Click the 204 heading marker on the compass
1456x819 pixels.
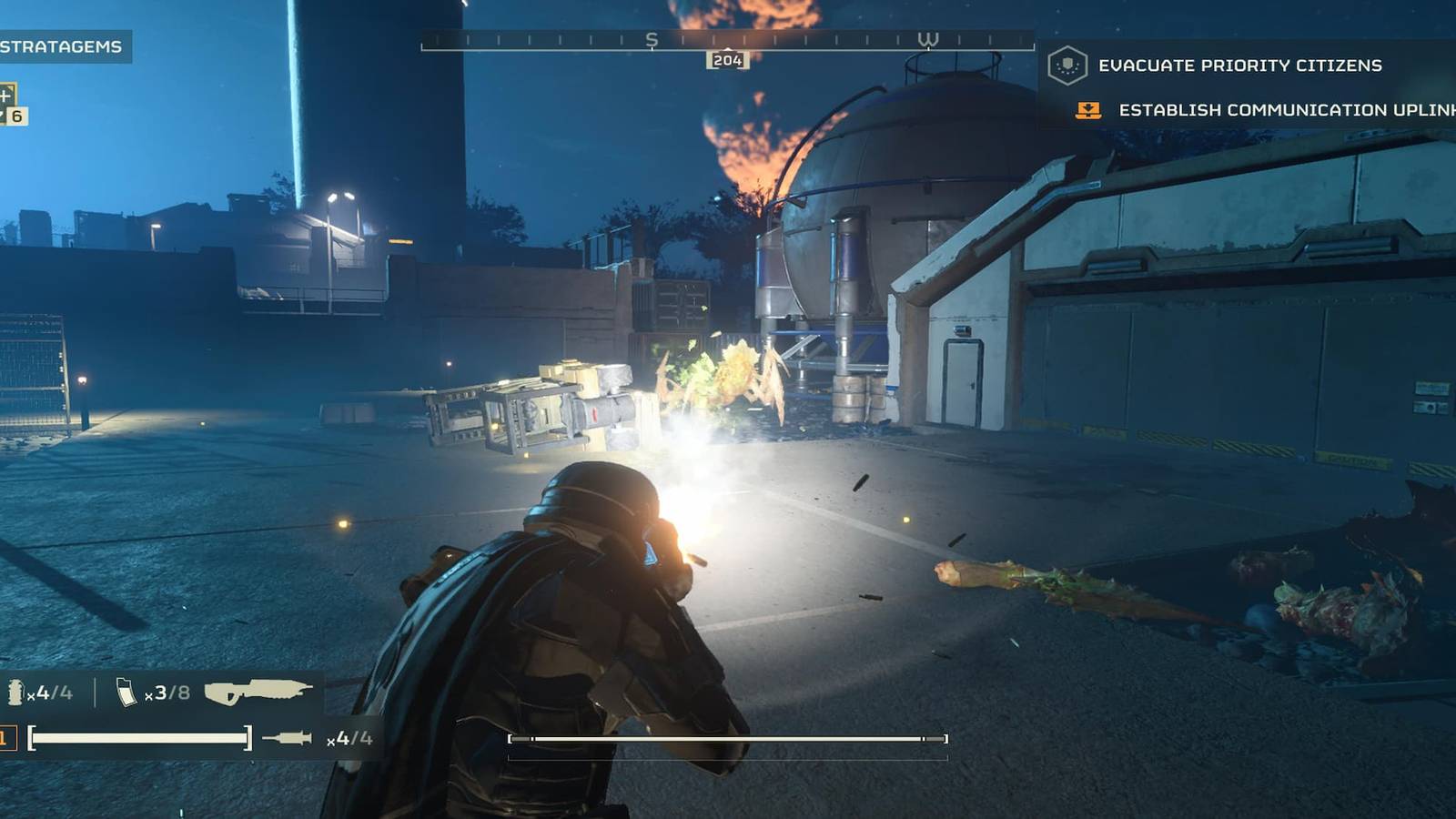(729, 61)
